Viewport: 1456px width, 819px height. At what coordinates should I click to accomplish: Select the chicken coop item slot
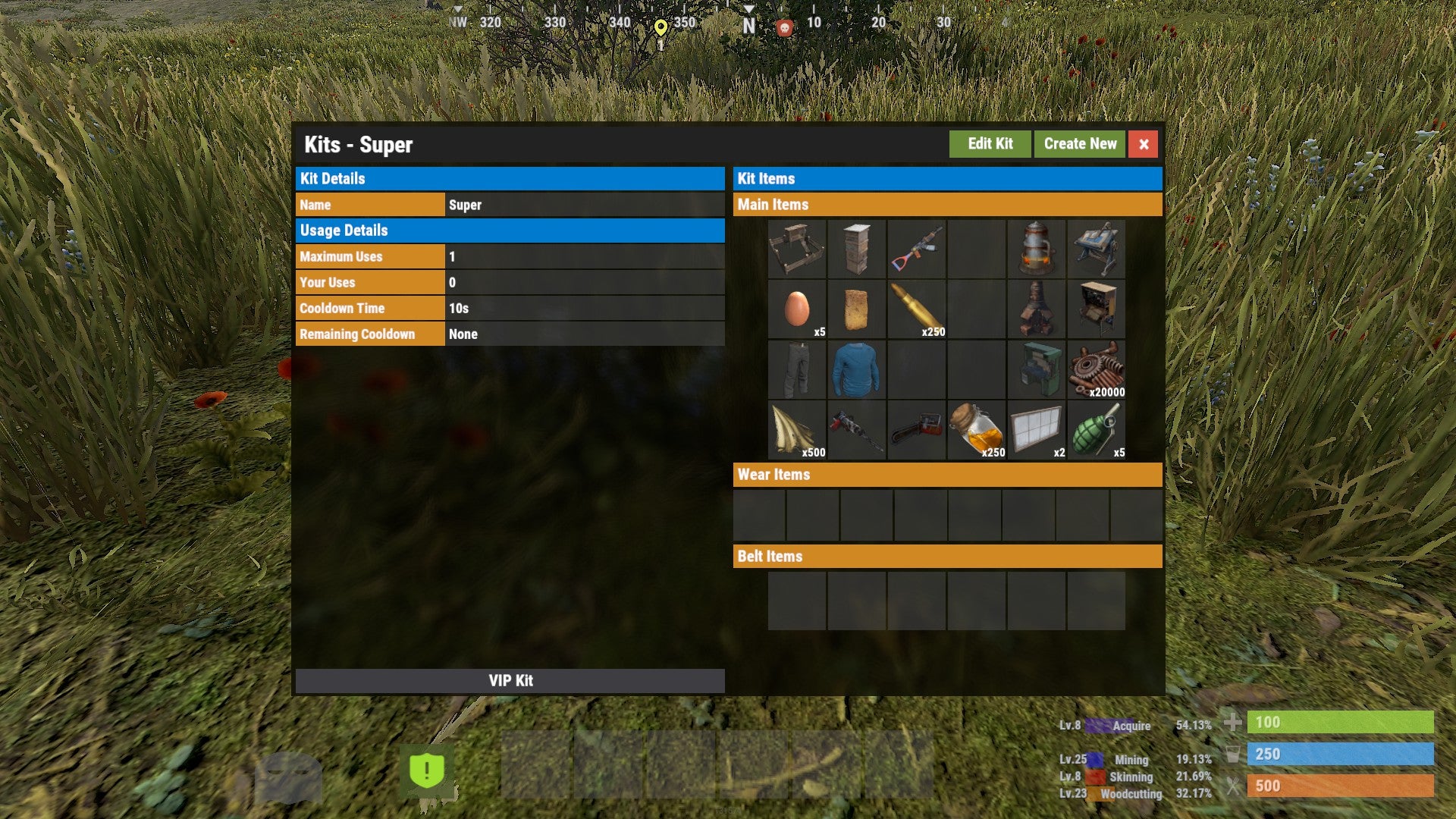pos(796,249)
